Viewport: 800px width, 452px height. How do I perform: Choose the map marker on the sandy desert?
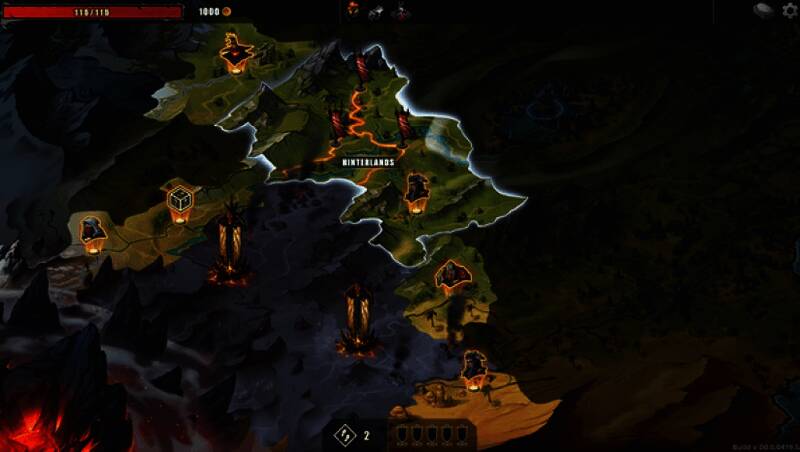(x=474, y=369)
